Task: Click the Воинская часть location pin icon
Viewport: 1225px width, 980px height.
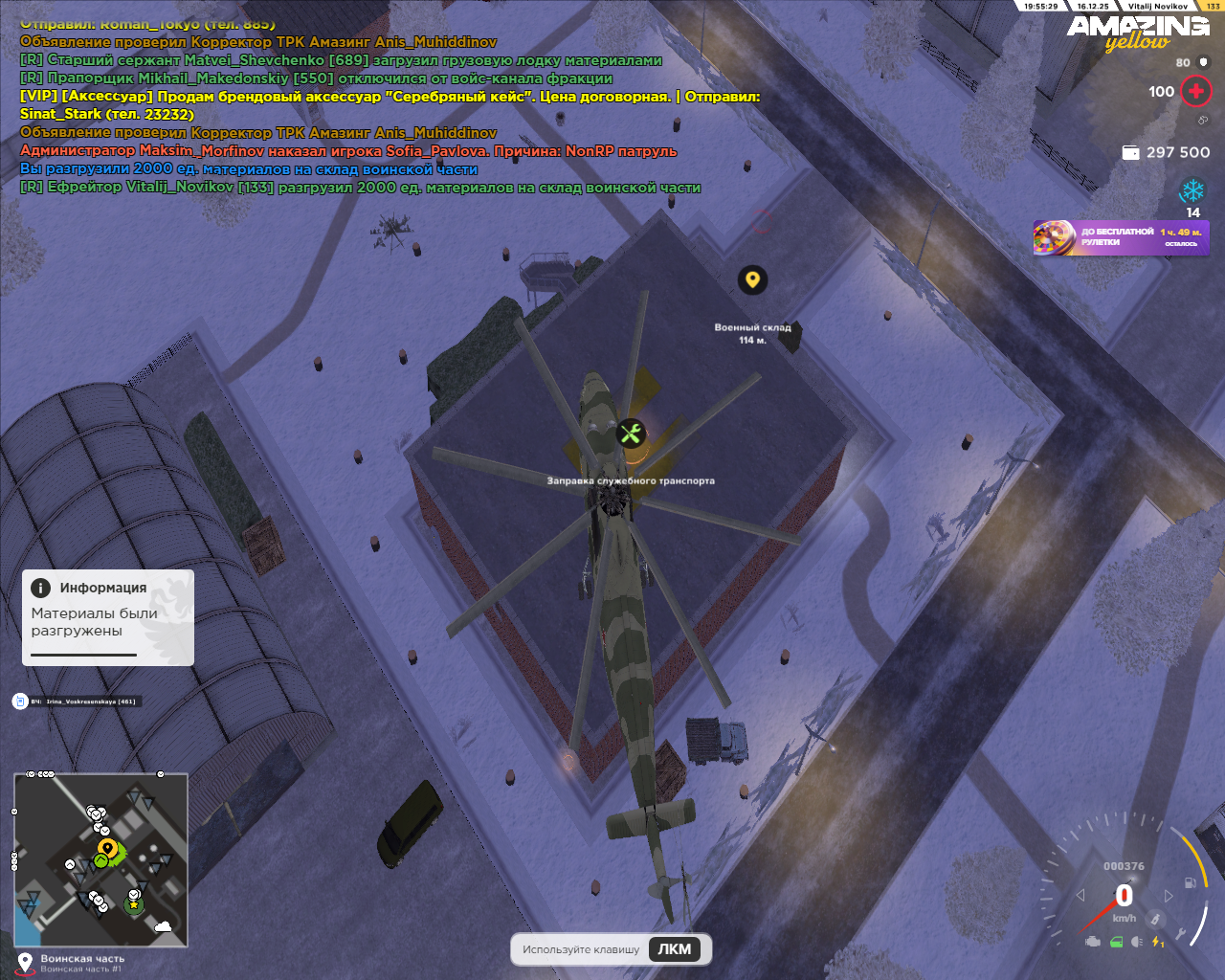Action: (x=25, y=962)
